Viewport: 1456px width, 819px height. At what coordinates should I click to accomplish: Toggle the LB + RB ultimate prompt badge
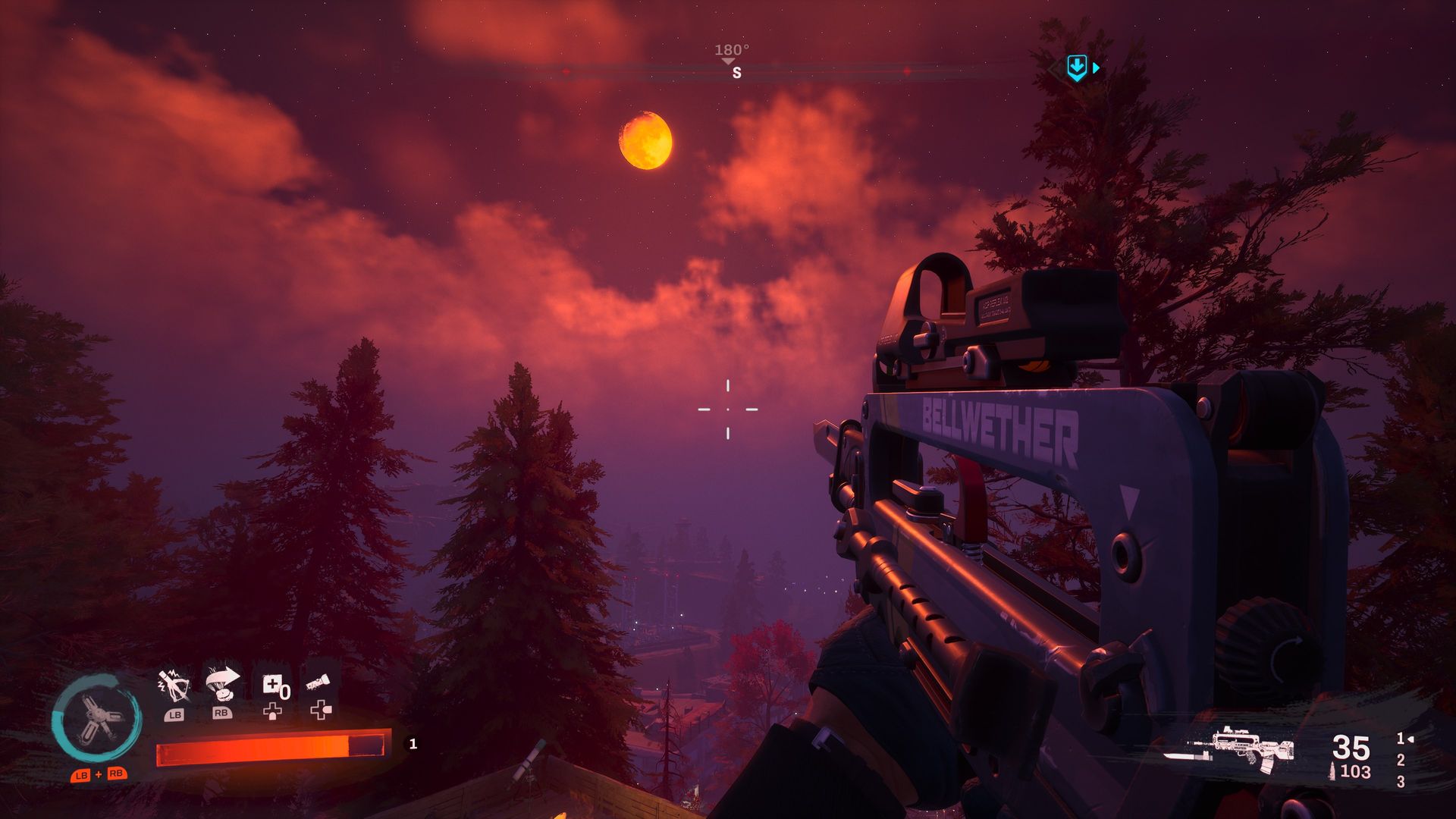coord(99,775)
